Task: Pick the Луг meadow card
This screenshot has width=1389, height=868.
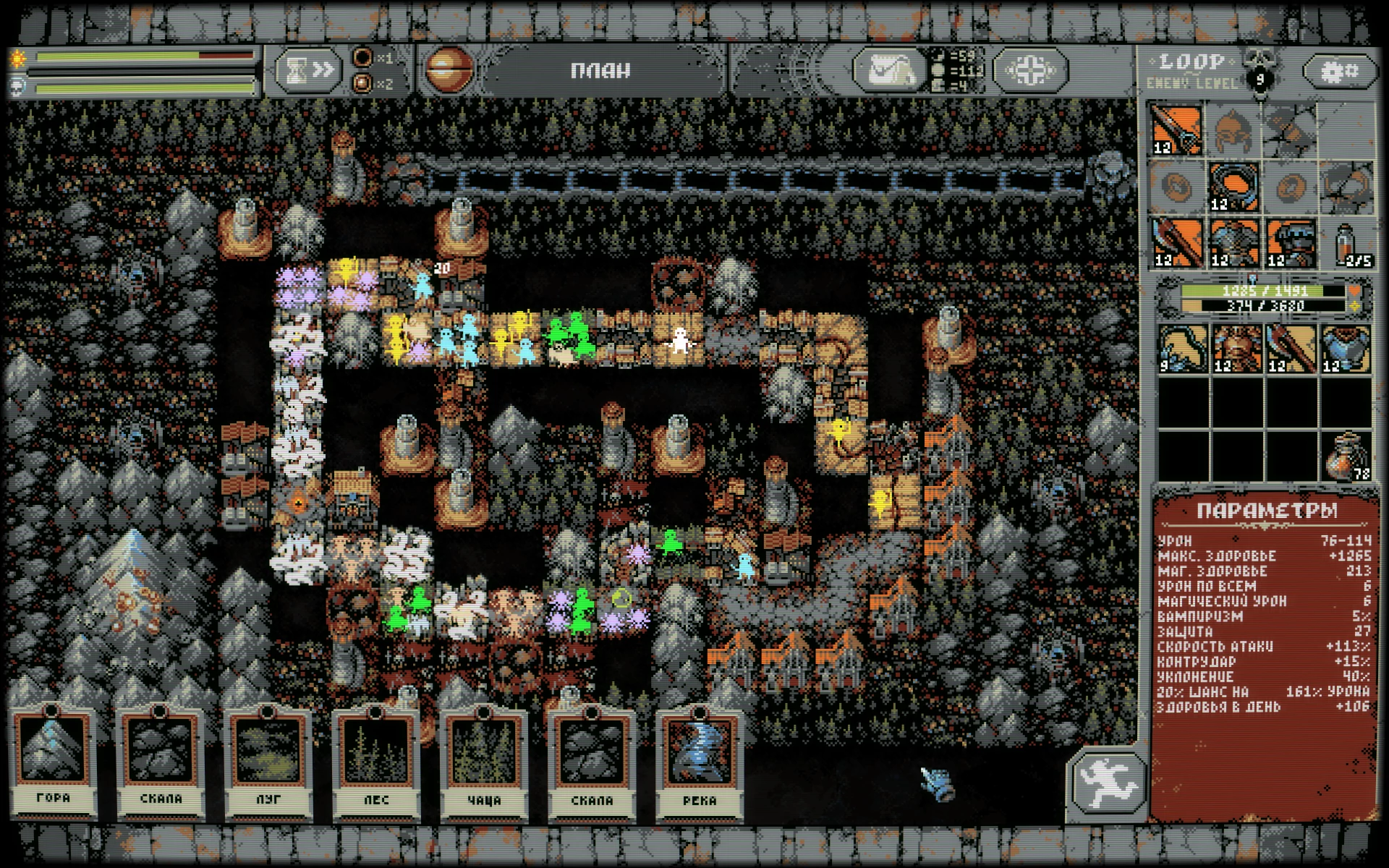Action: click(268, 759)
